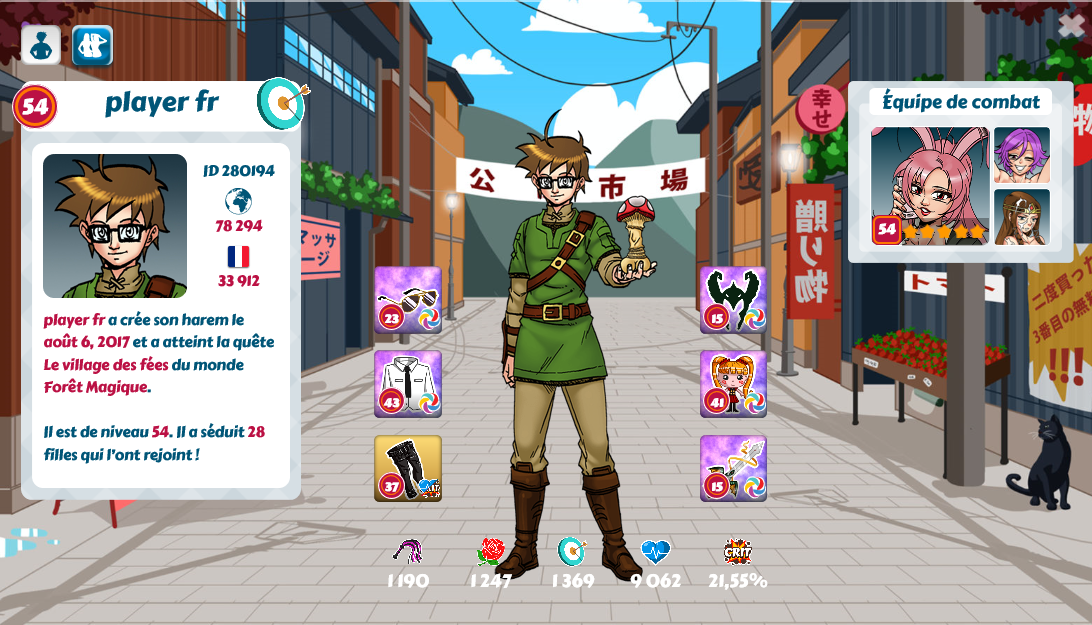Switch to the player profile tab

coord(41,45)
